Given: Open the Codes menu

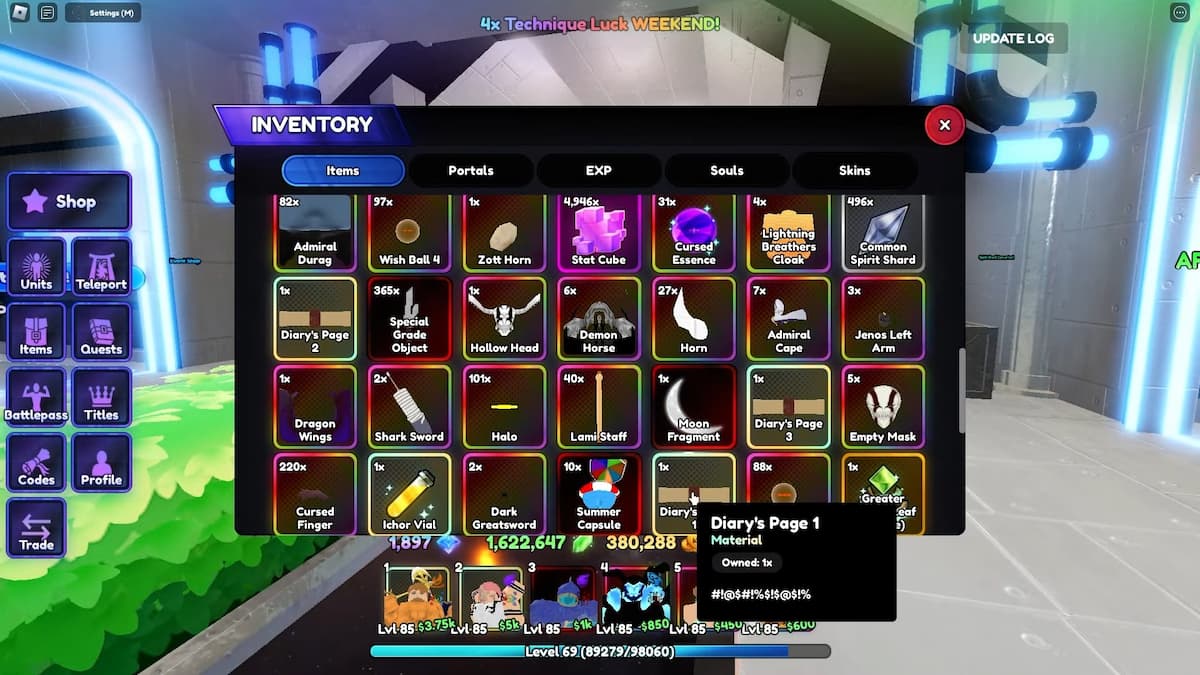Looking at the screenshot, I should [36, 463].
